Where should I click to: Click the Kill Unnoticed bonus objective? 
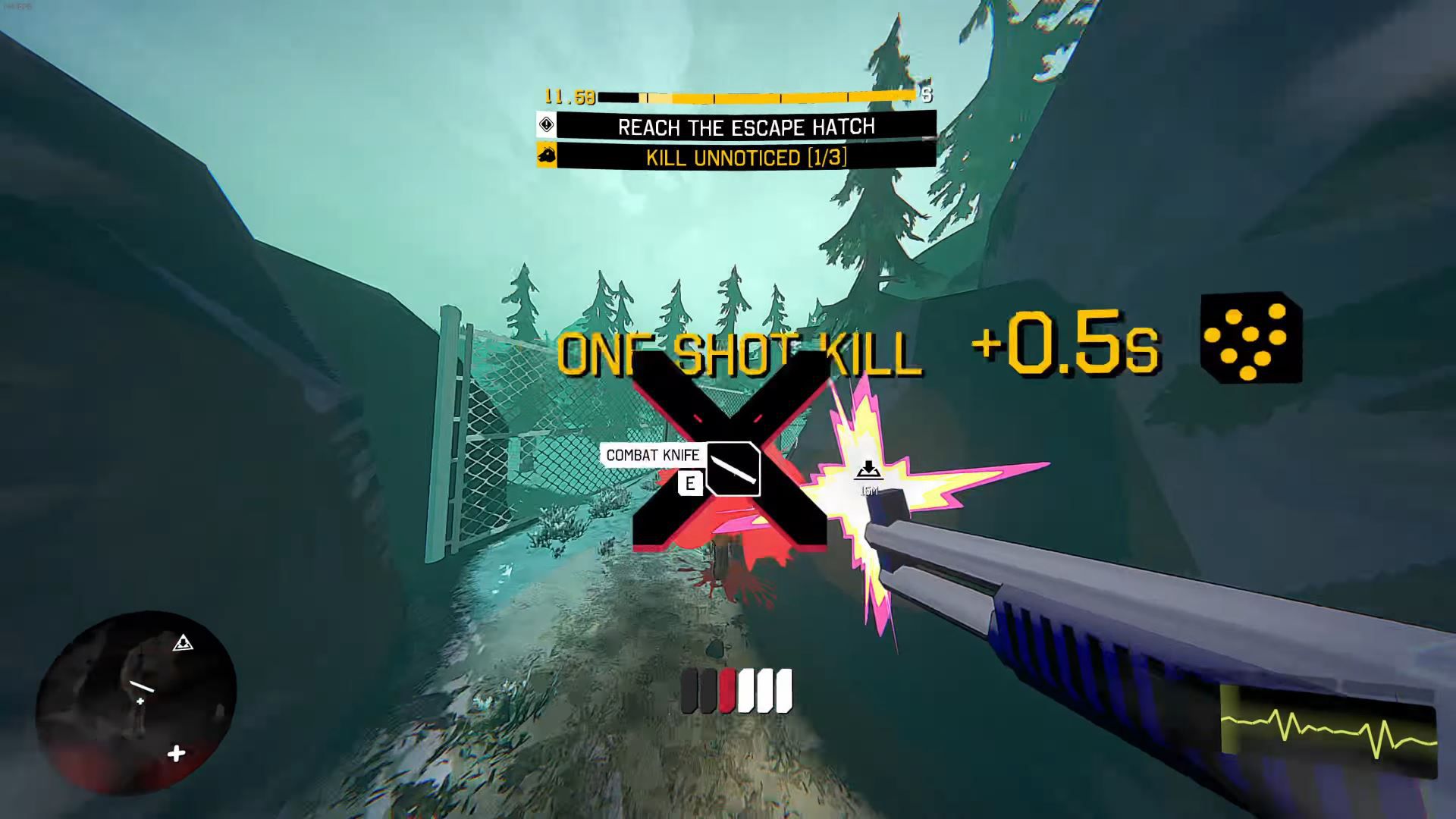pos(745,158)
